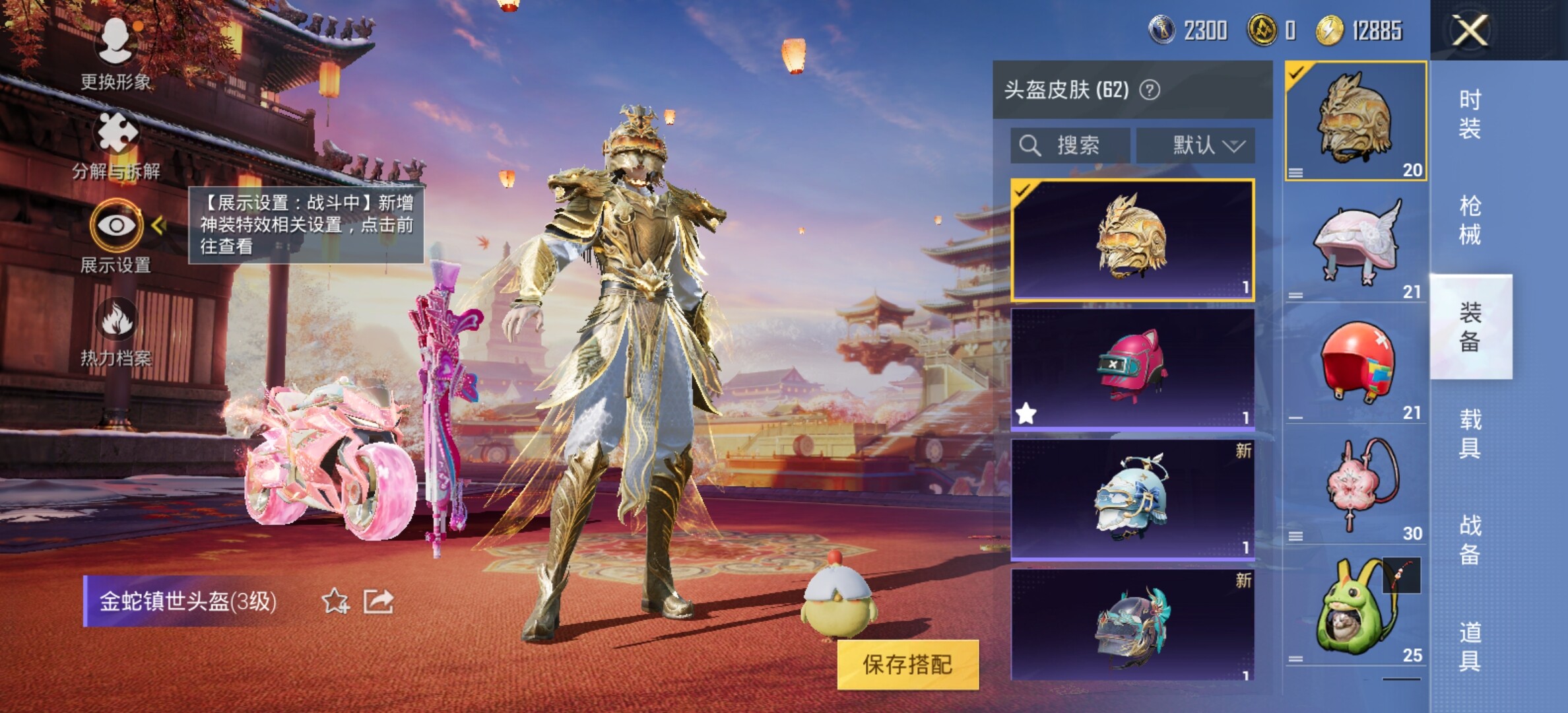Select the pink winged helmet category
The height and width of the screenshot is (713, 1568).
(1356, 243)
